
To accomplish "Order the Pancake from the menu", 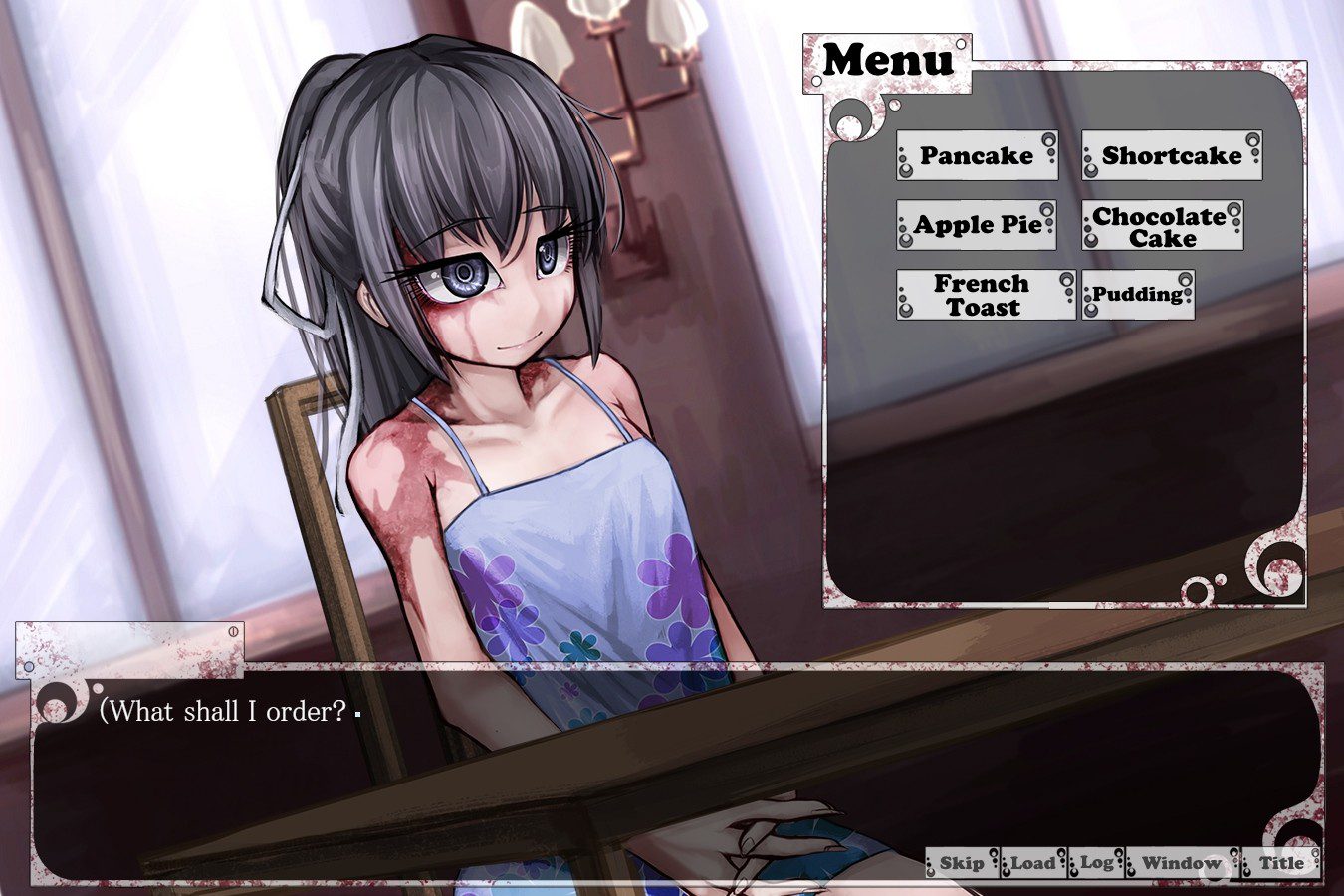I will 976,156.
